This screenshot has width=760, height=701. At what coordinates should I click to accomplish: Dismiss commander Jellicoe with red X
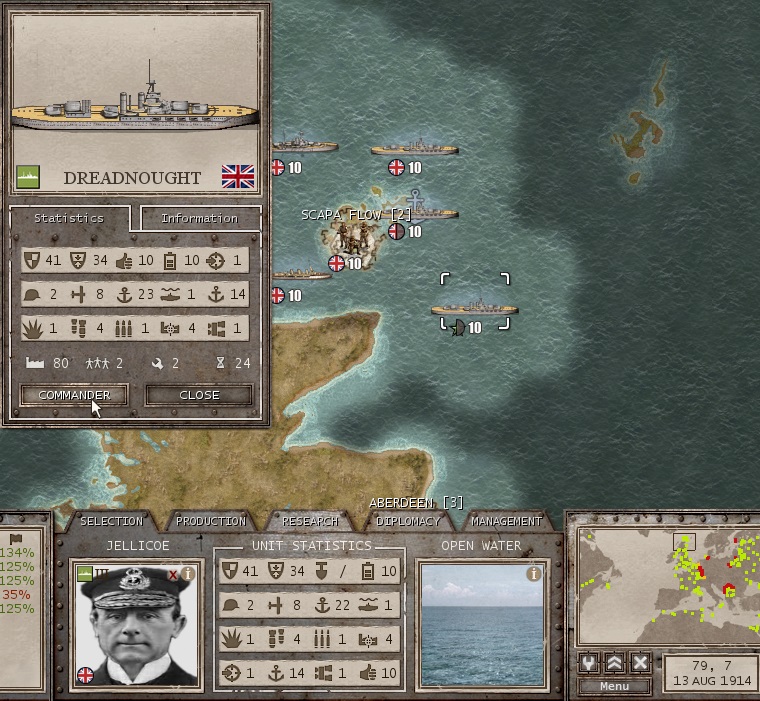click(173, 574)
